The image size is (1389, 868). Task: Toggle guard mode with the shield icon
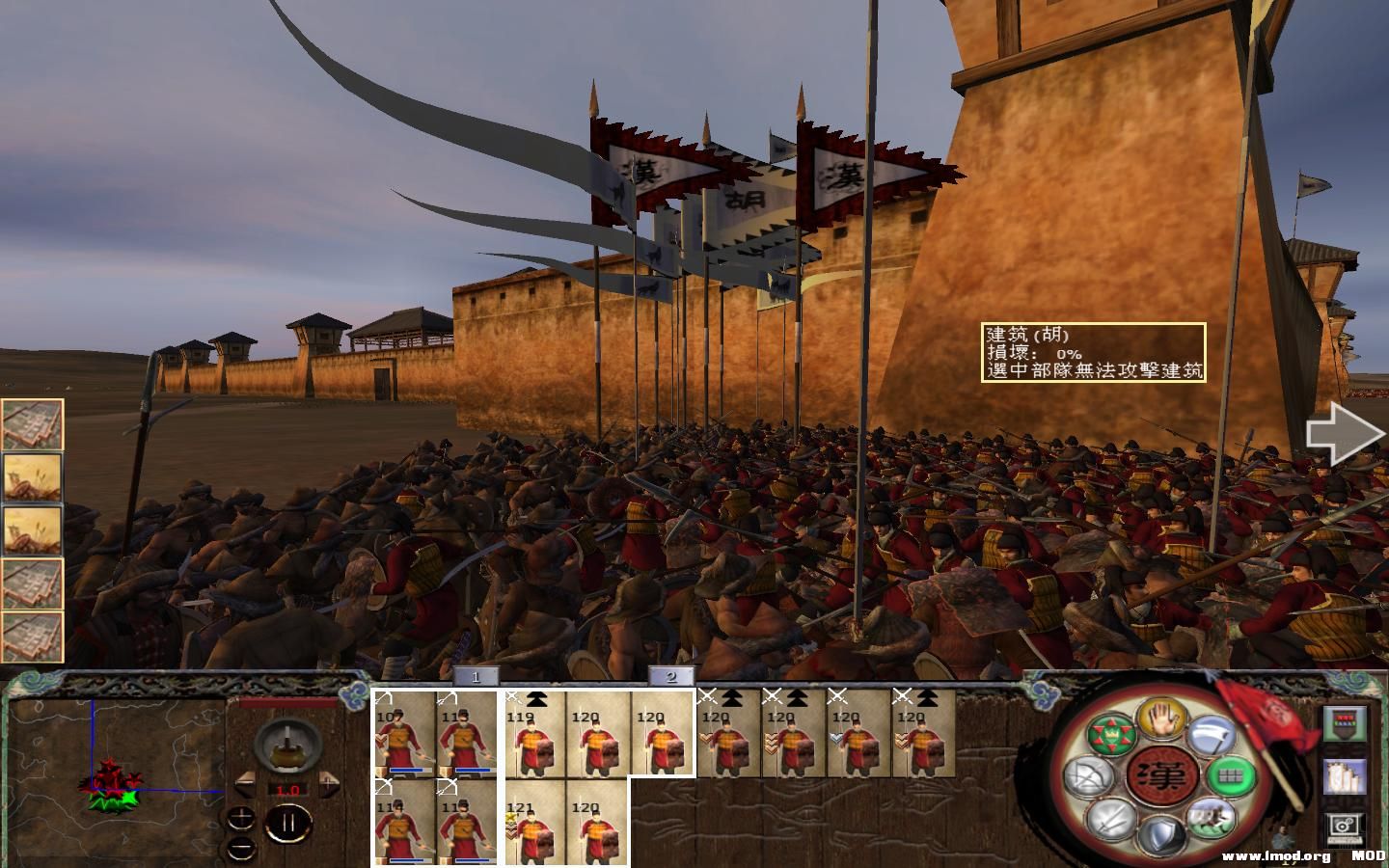[1162, 834]
